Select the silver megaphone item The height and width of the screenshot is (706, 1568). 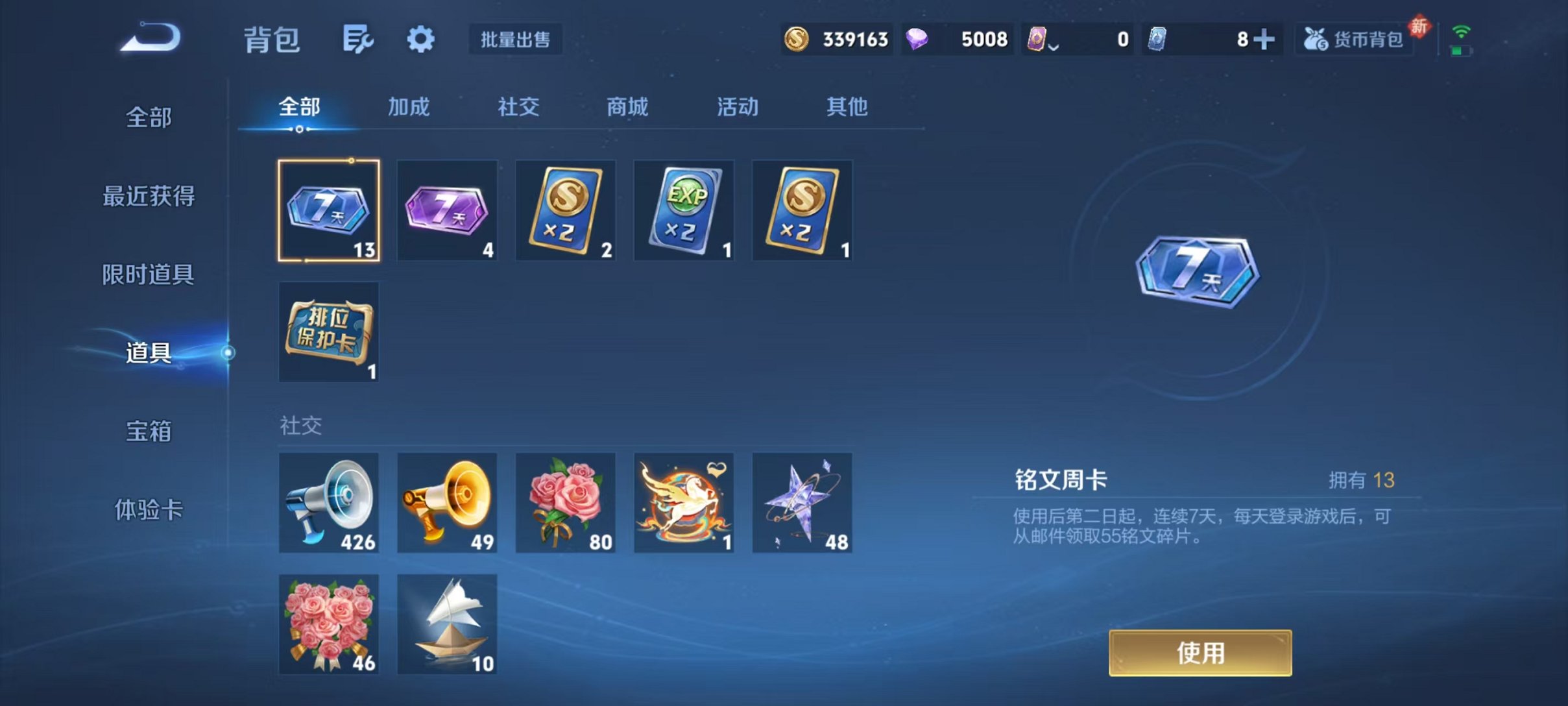[x=328, y=502]
